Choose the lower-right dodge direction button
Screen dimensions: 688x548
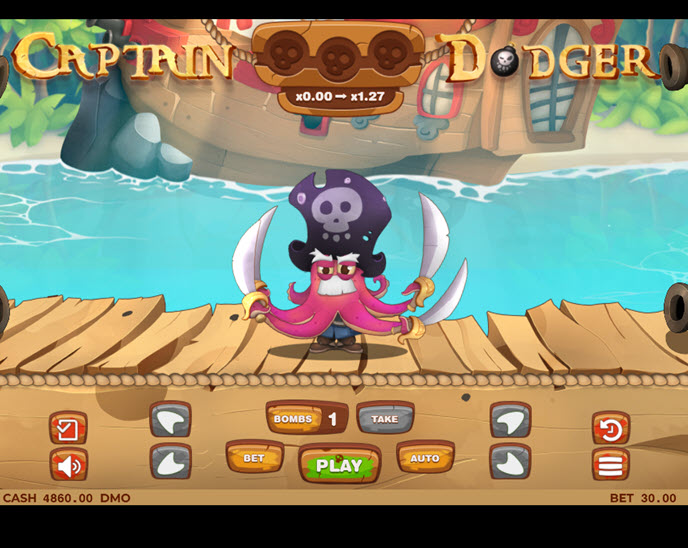510,461
